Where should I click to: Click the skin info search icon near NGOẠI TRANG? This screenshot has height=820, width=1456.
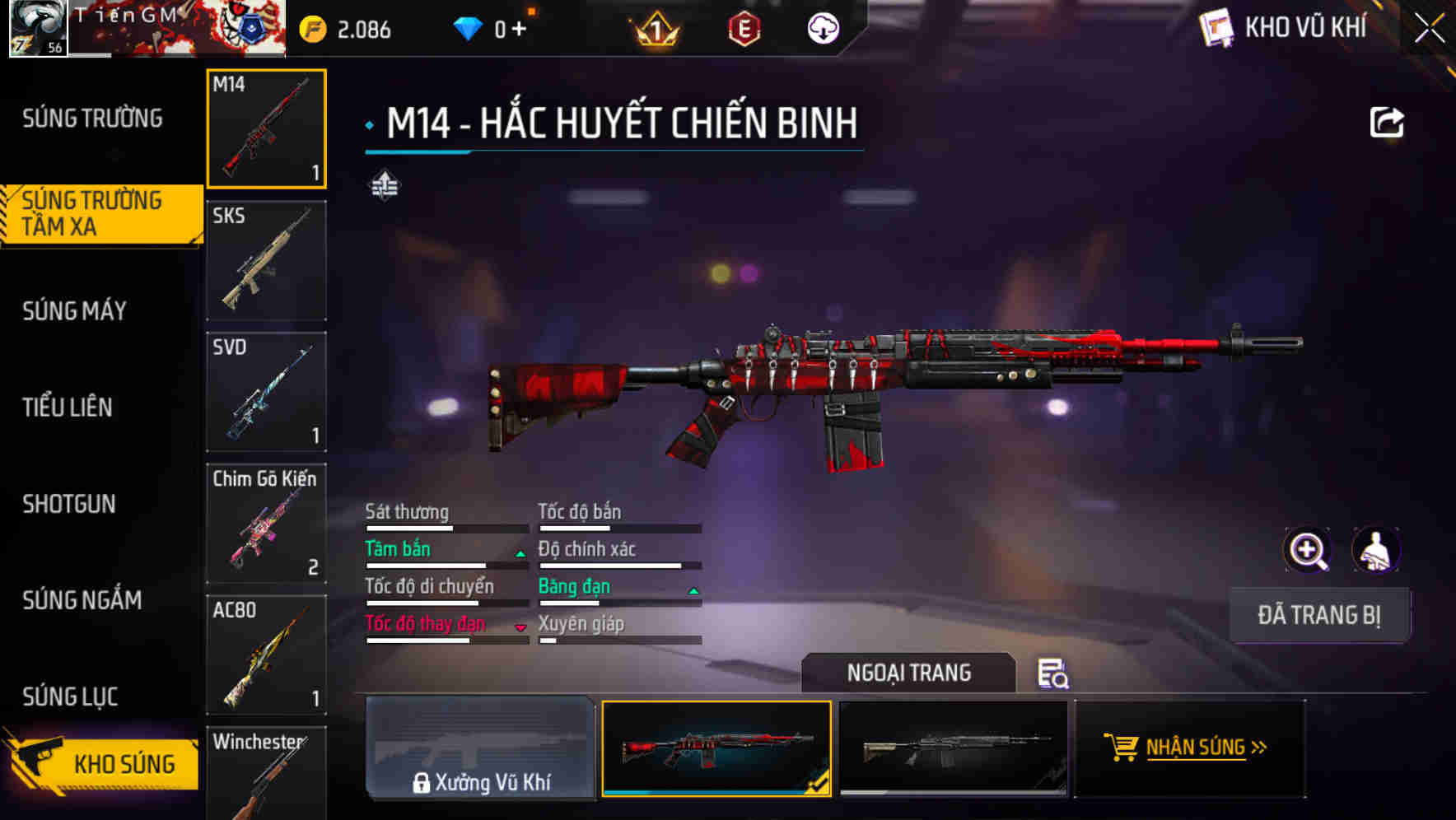(x=1055, y=675)
